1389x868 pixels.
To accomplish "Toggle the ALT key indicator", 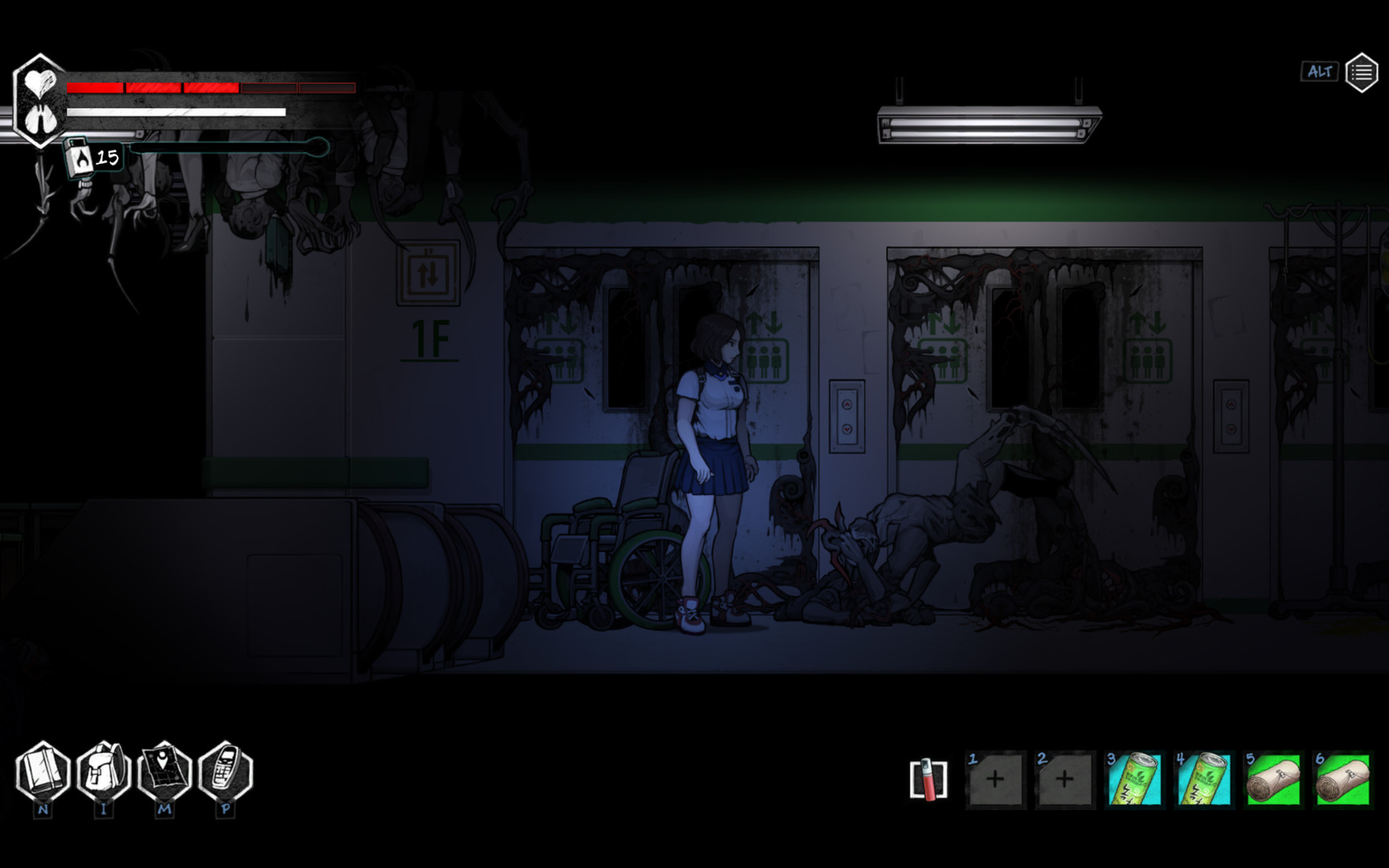I will 1321,71.
